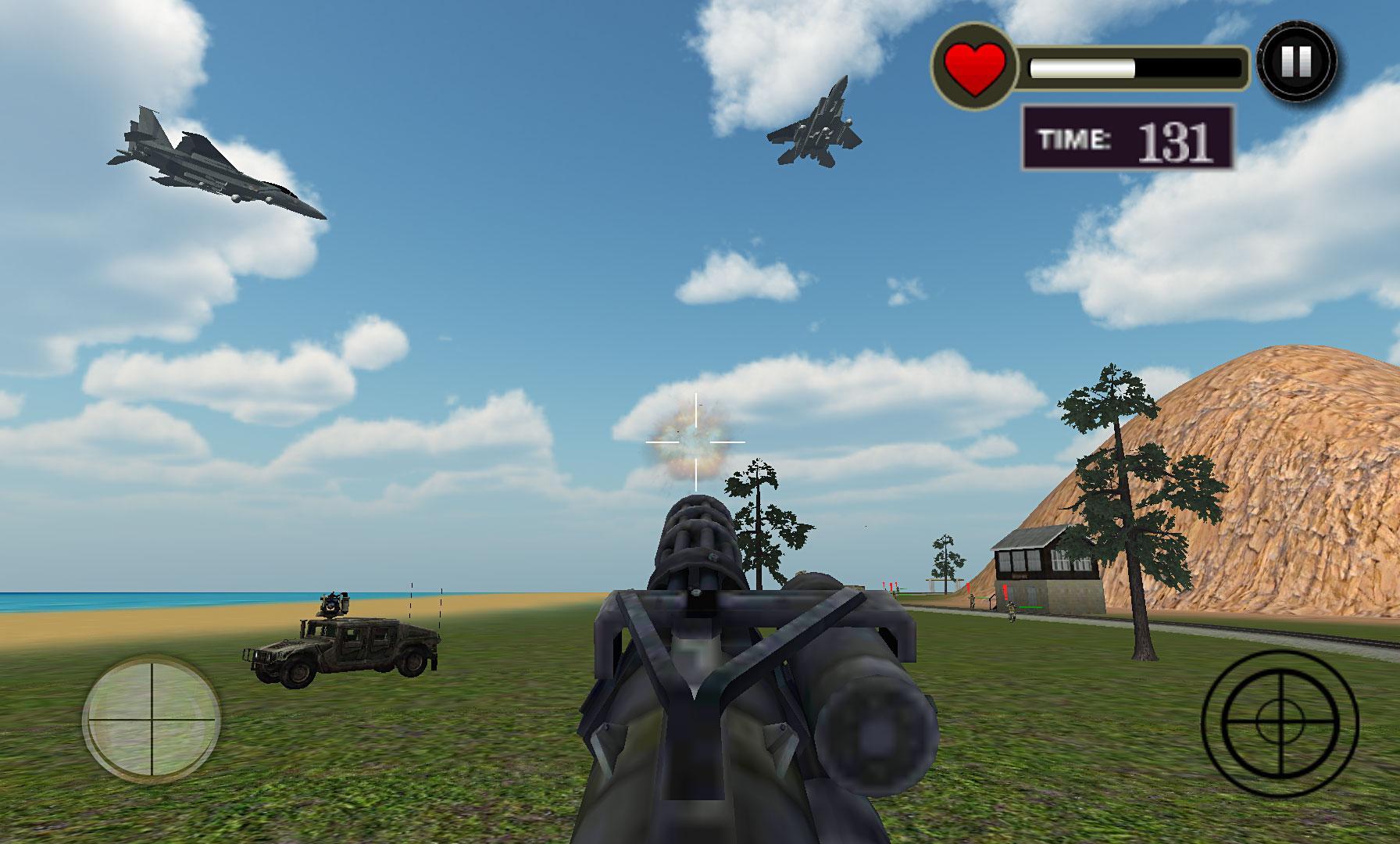1400x844 pixels.
Task: Tap the red alert marker above the soldier
Action: pyautogui.click(x=1005, y=590)
